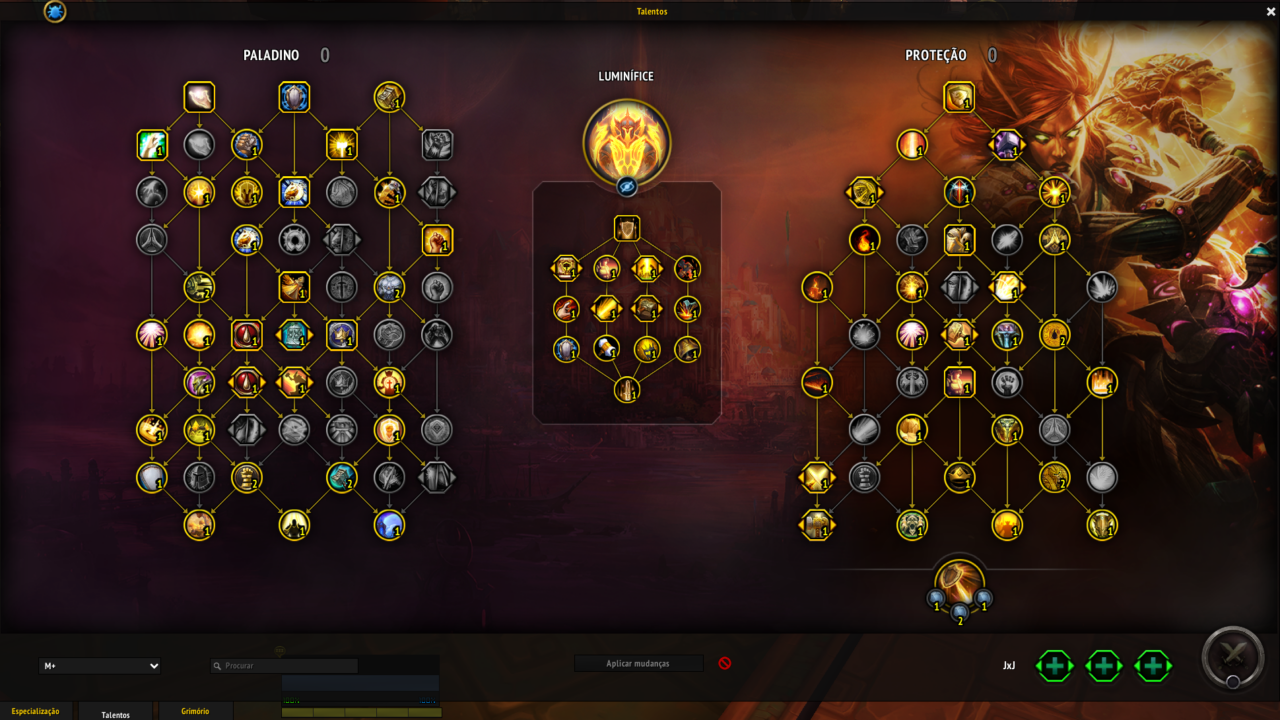Click the blue icon beside the title bar
Viewport: 1280px width, 720px height.
coord(55,12)
